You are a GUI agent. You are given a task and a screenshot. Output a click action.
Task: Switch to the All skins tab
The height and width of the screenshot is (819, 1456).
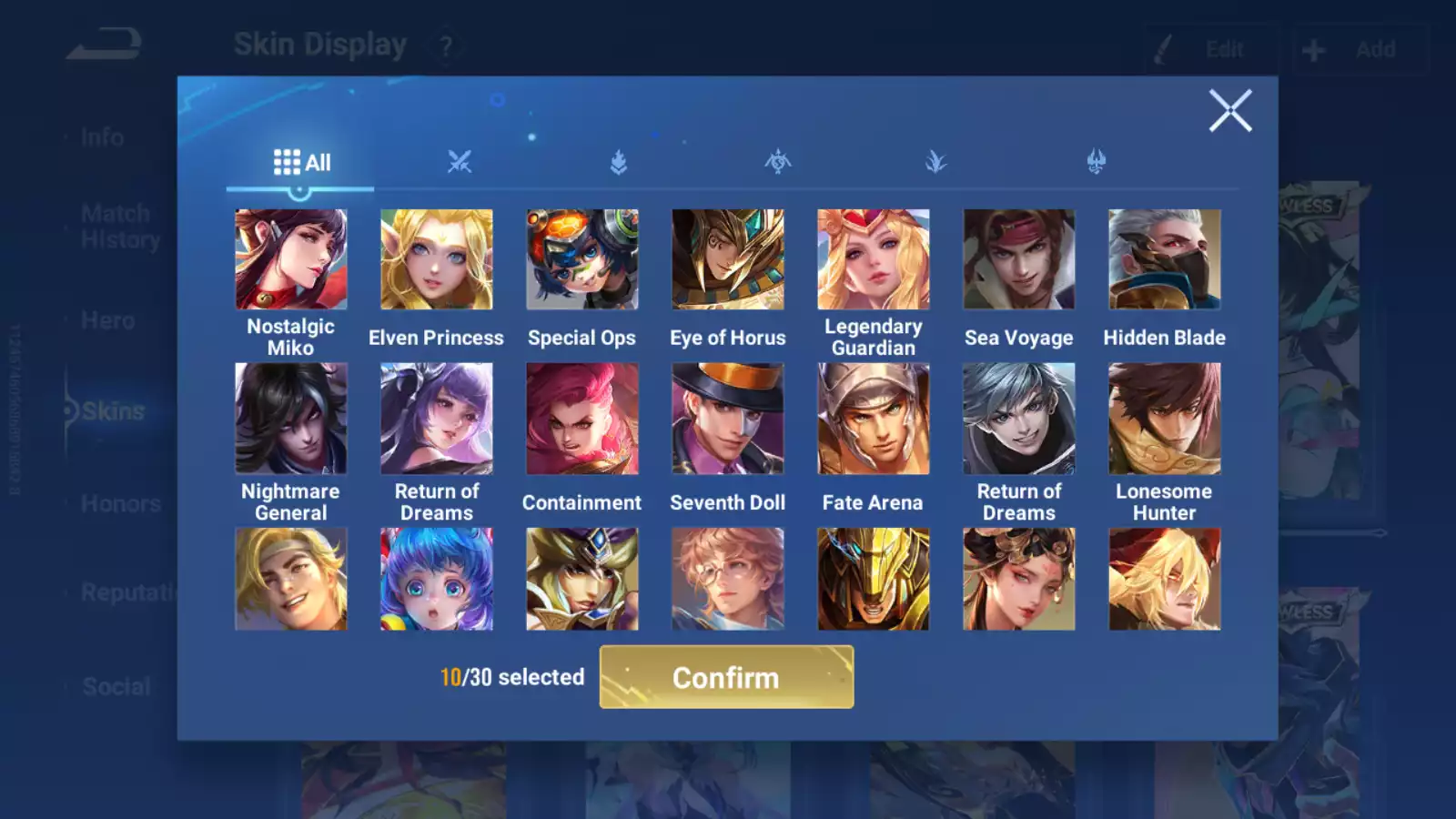(x=301, y=163)
